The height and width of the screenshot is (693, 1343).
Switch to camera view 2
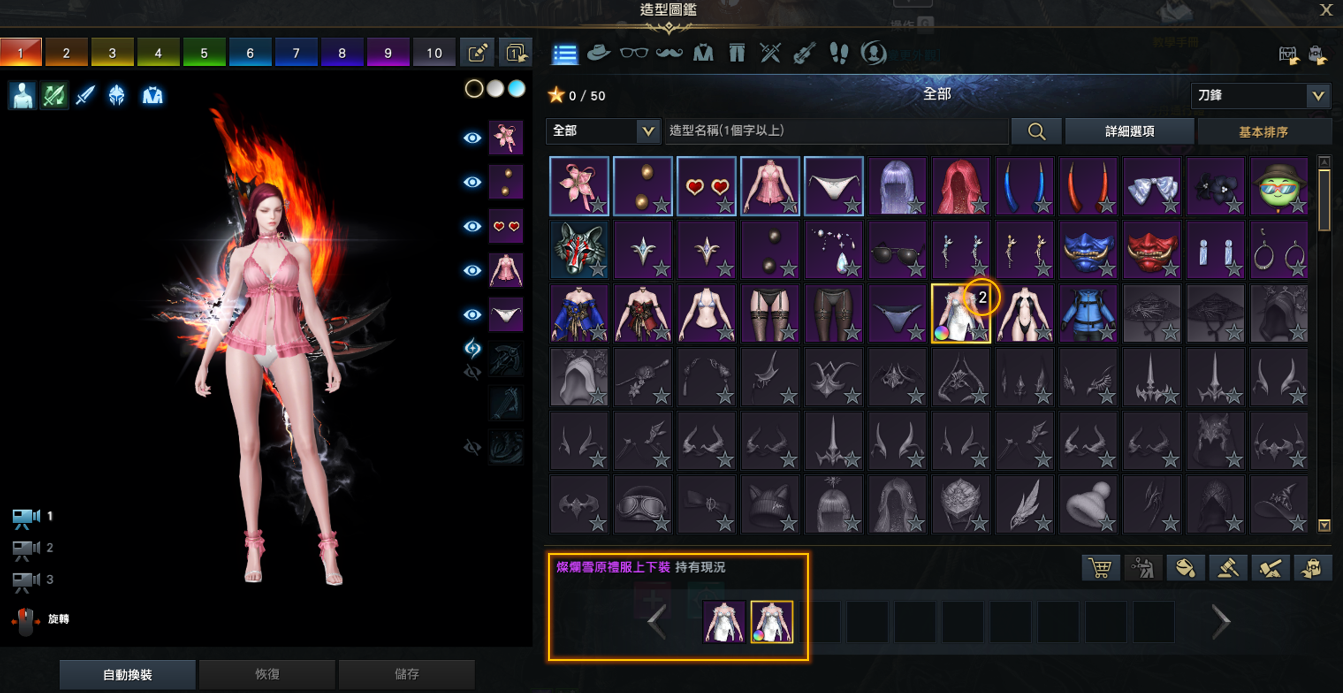pyautogui.click(x=26, y=548)
